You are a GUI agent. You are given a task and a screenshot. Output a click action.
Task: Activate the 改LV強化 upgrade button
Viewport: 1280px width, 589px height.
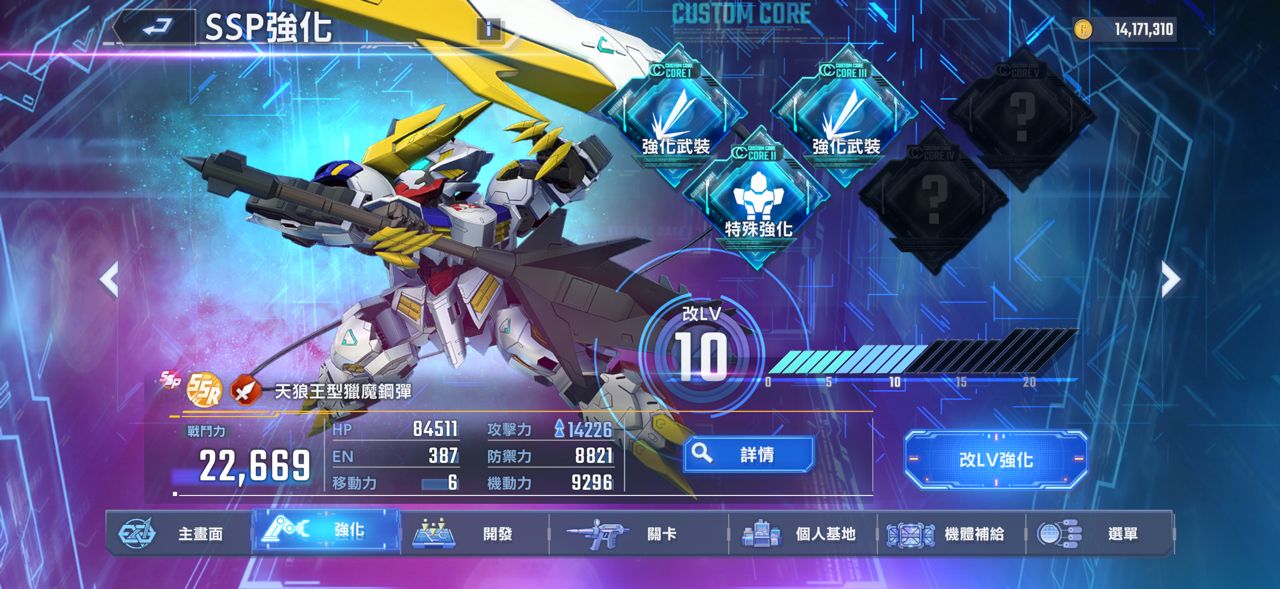[995, 460]
